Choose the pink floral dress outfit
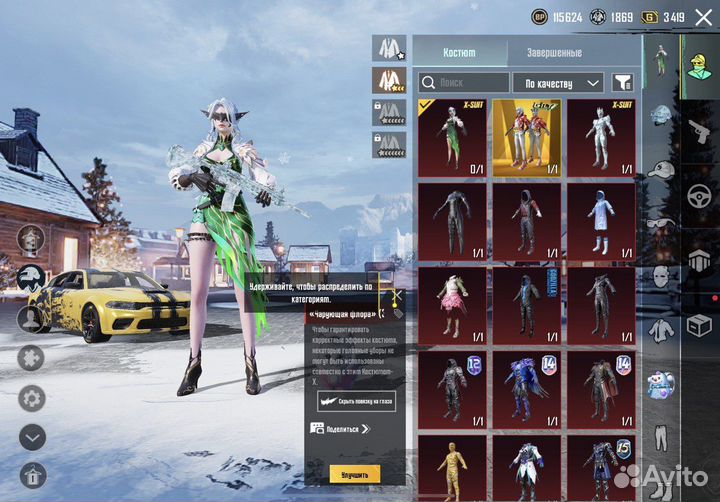Screen dimensions: 720x502 click(x=452, y=305)
